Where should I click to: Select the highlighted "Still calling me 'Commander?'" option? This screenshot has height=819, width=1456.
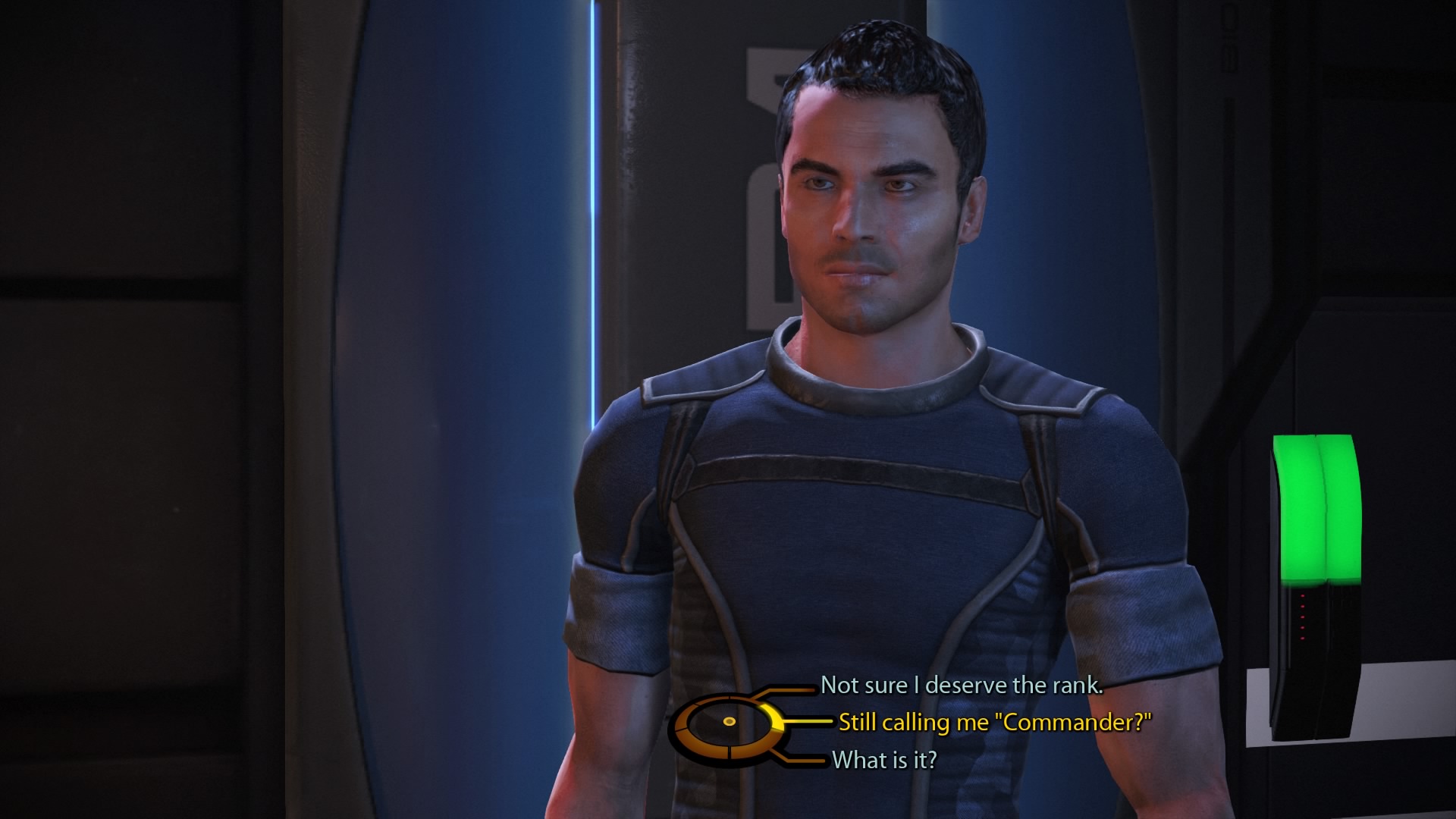[x=994, y=723]
